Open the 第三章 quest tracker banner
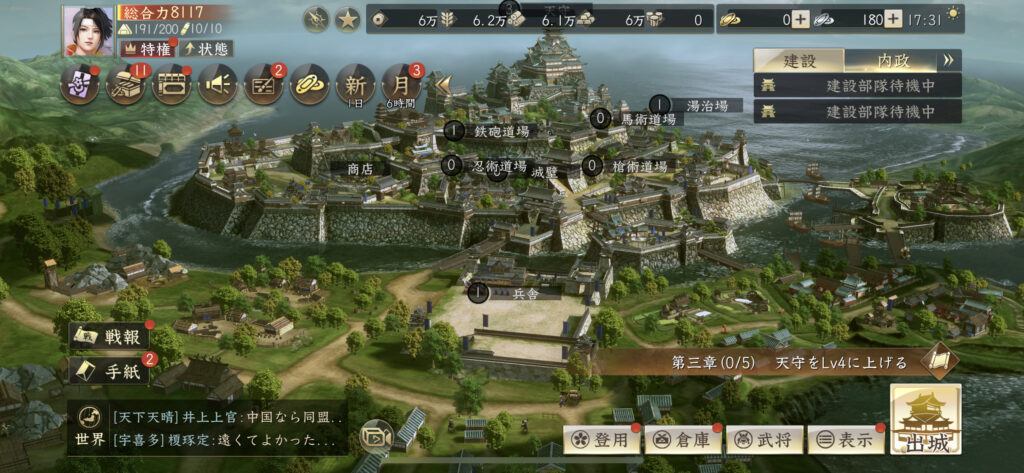The height and width of the screenshot is (473, 1024). tap(780, 360)
